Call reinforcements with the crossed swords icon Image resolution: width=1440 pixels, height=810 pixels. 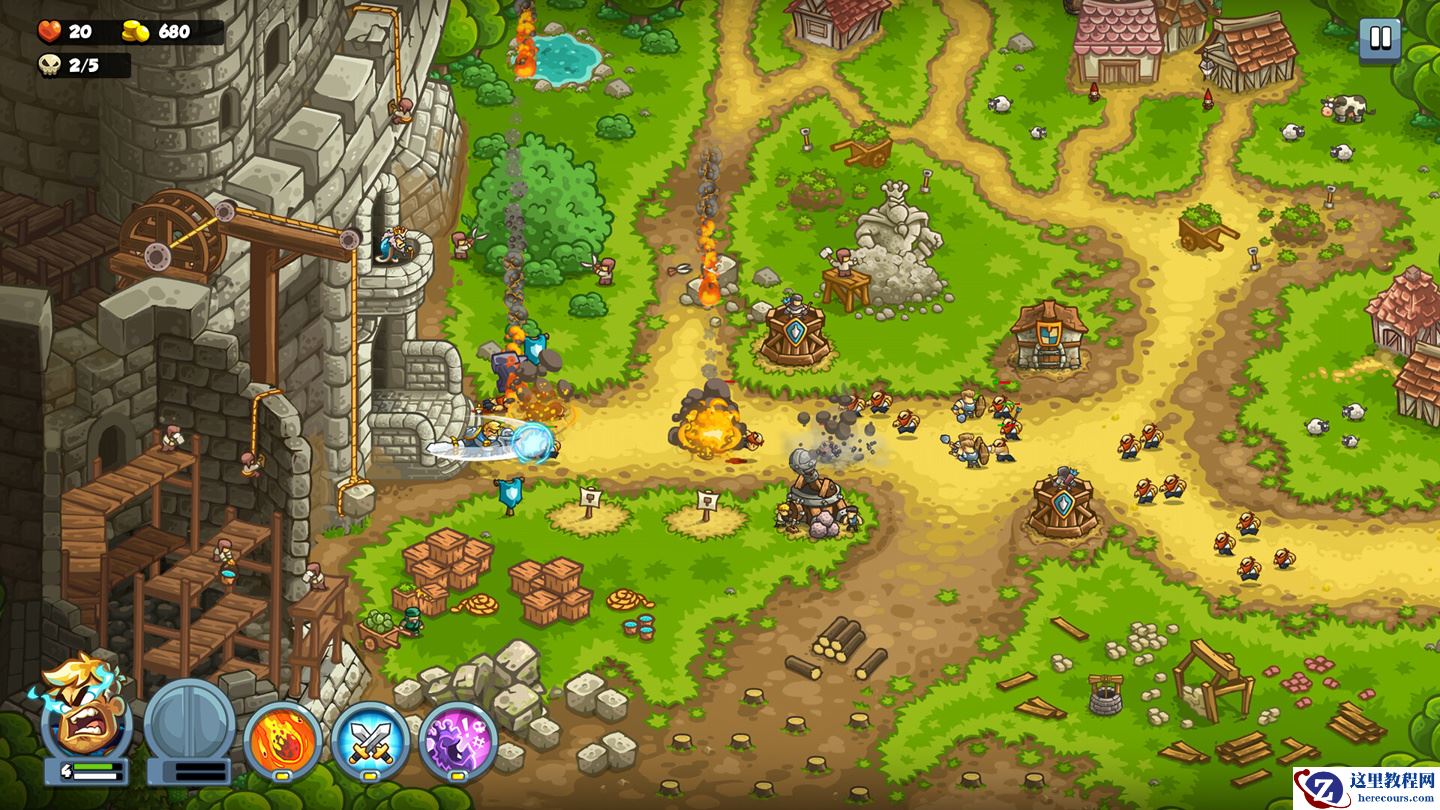(370, 741)
